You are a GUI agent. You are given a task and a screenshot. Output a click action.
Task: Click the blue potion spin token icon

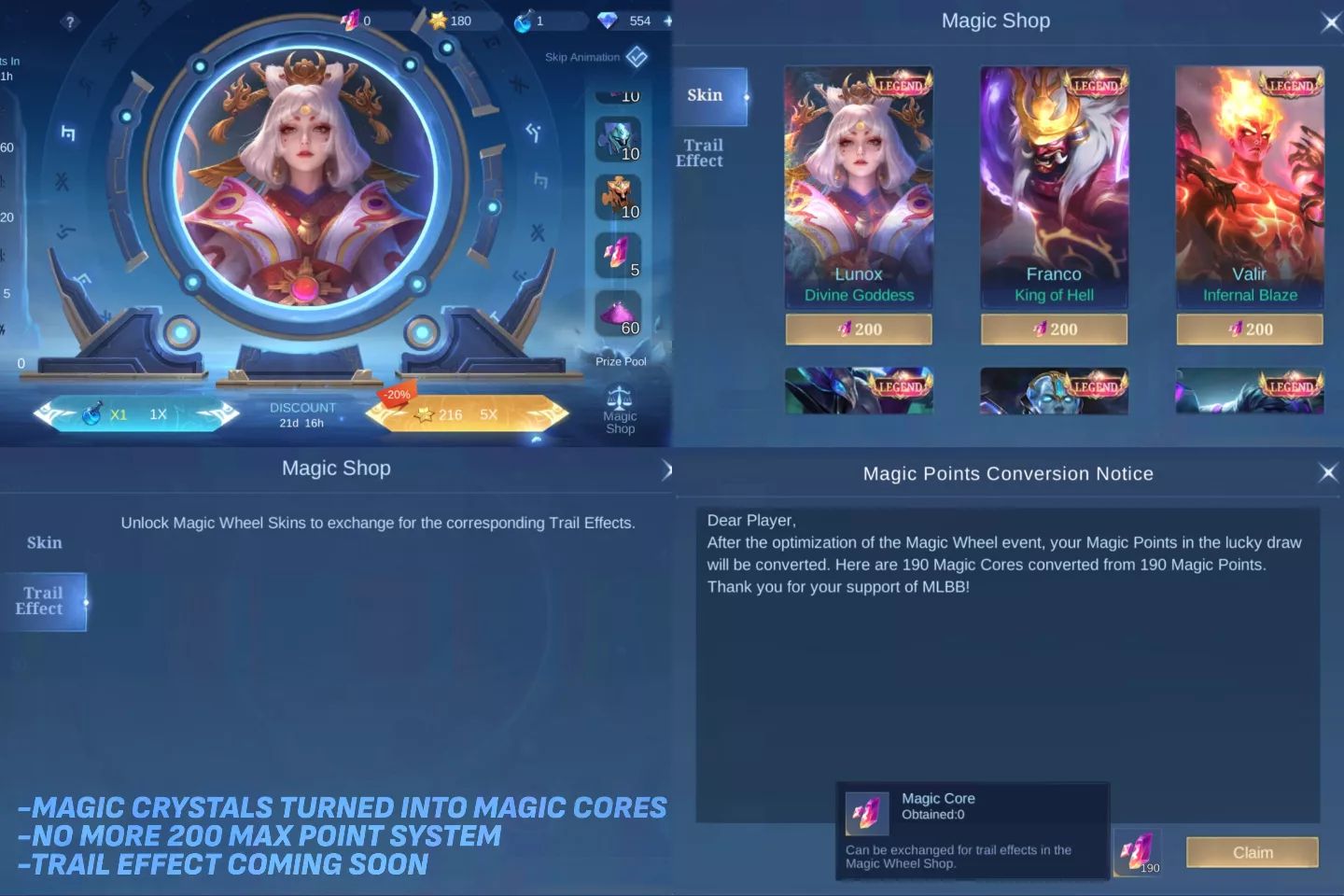tap(522, 20)
